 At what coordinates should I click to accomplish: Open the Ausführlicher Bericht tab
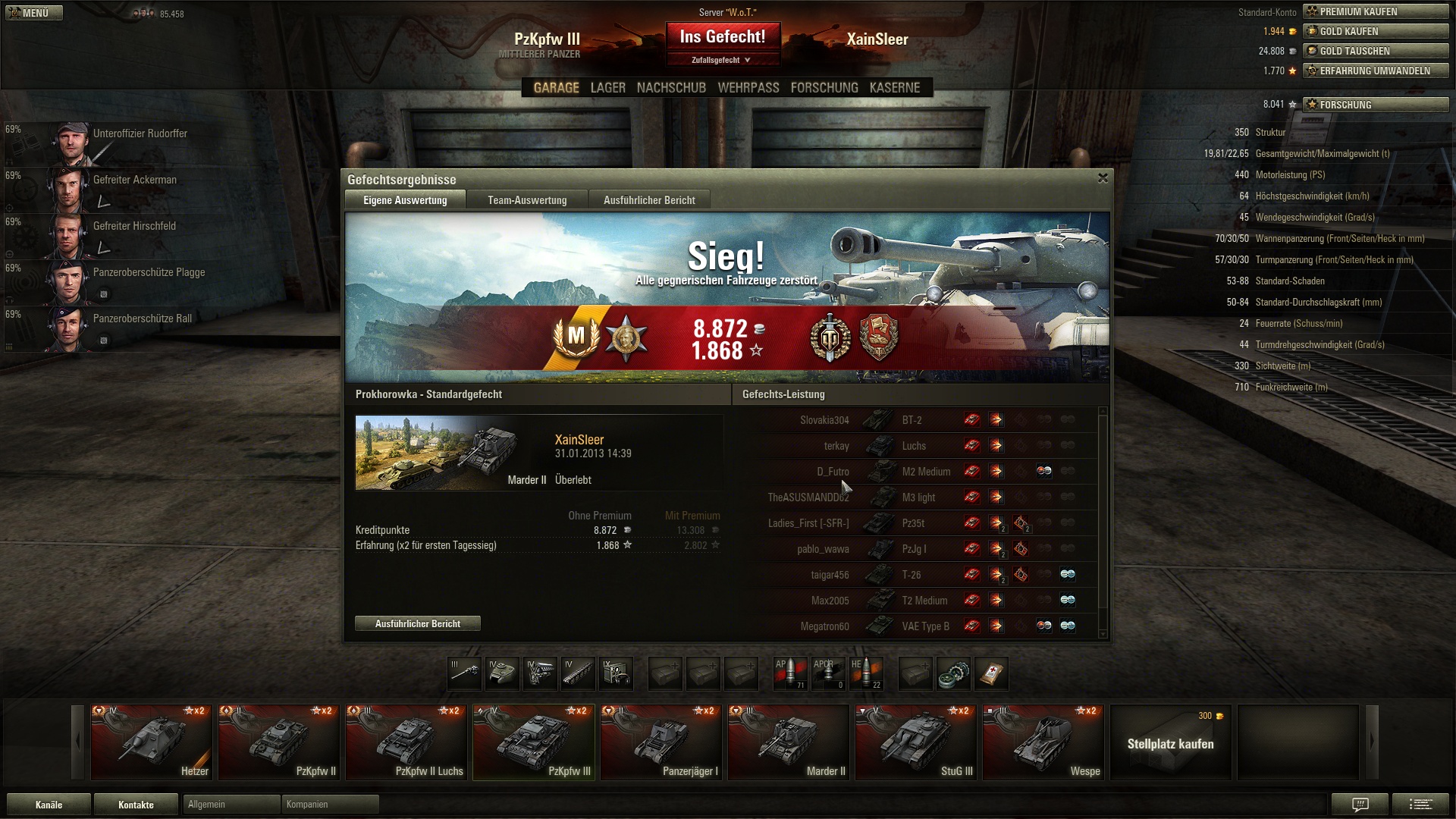[649, 200]
